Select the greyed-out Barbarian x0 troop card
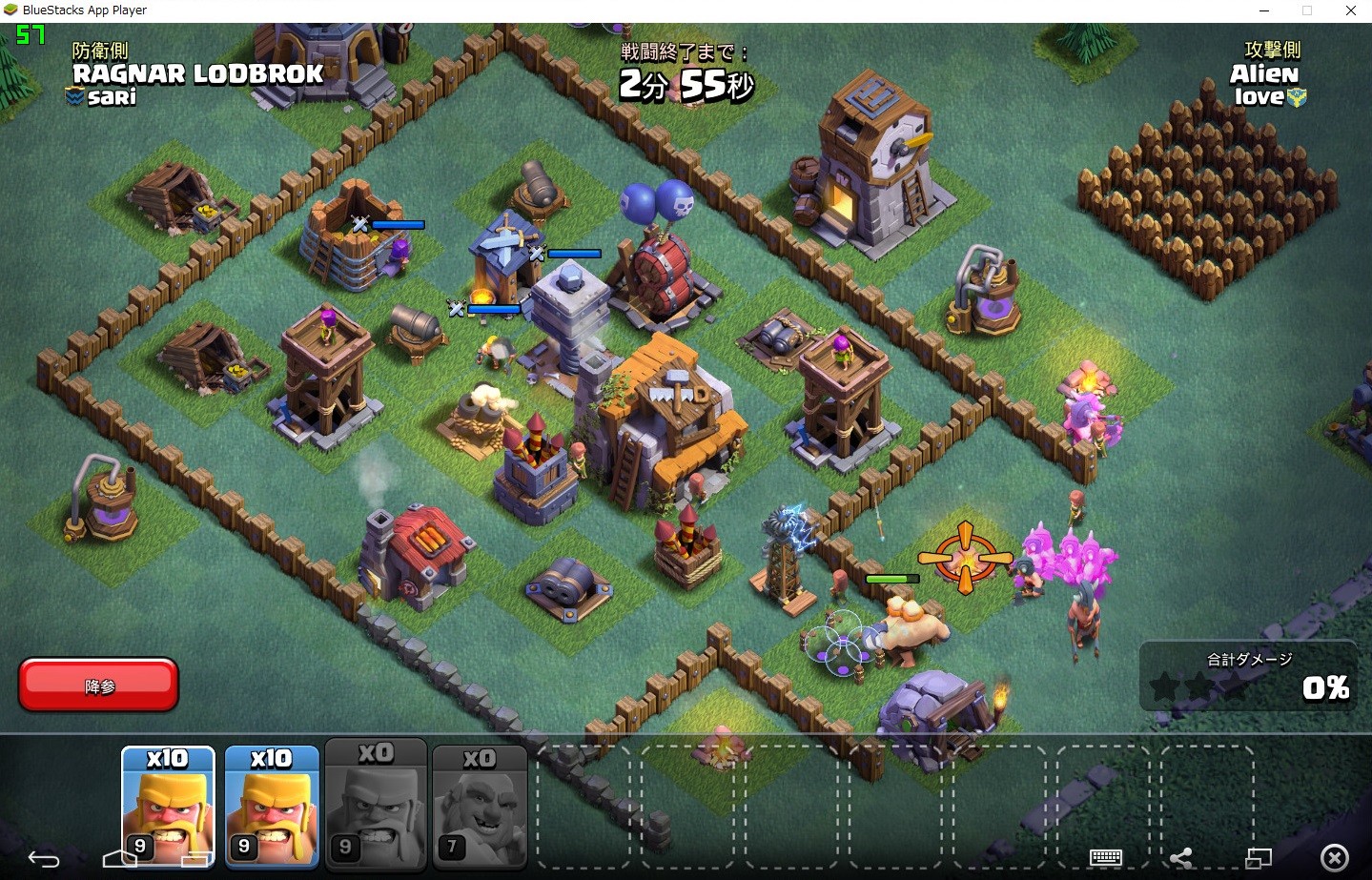This screenshot has height=880, width=1372. [x=376, y=806]
